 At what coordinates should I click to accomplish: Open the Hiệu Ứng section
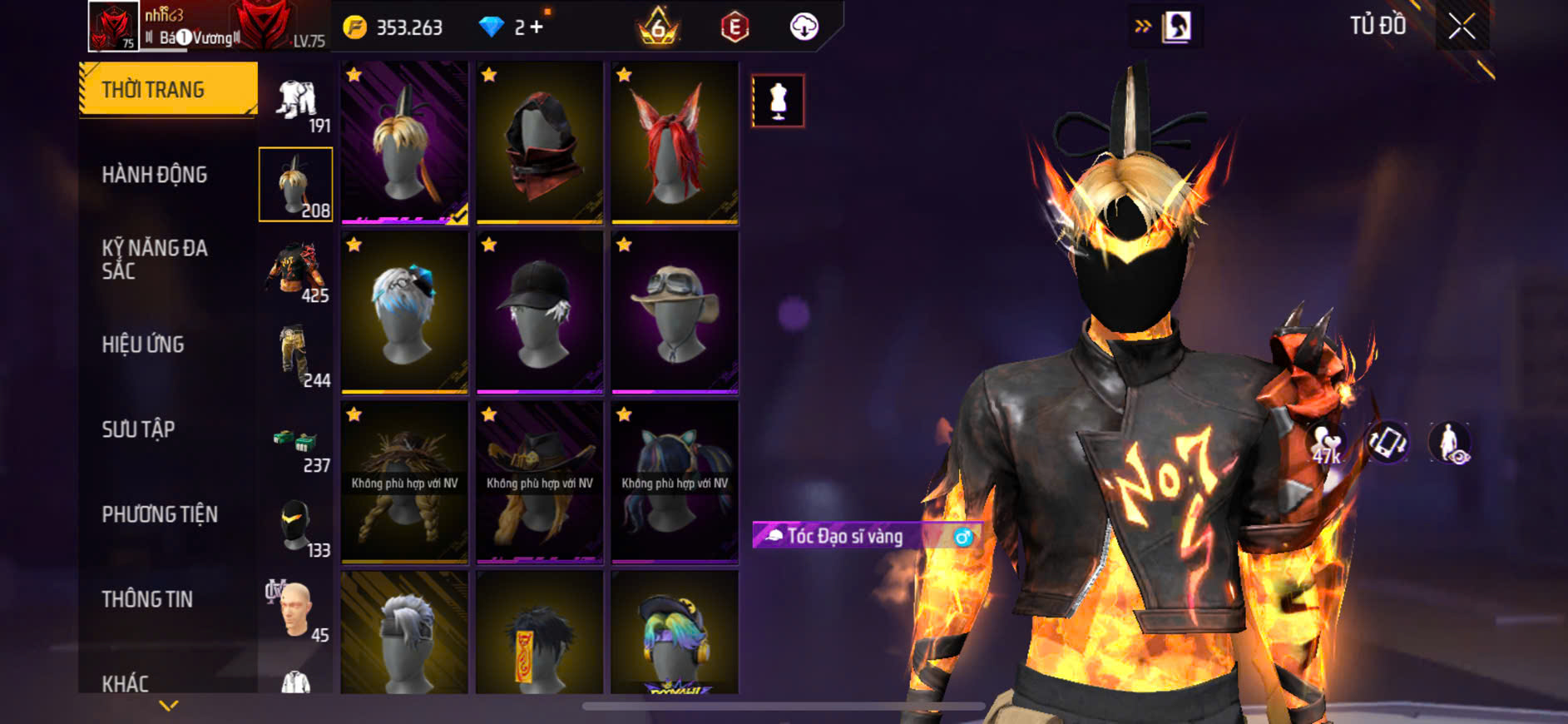[x=143, y=345]
